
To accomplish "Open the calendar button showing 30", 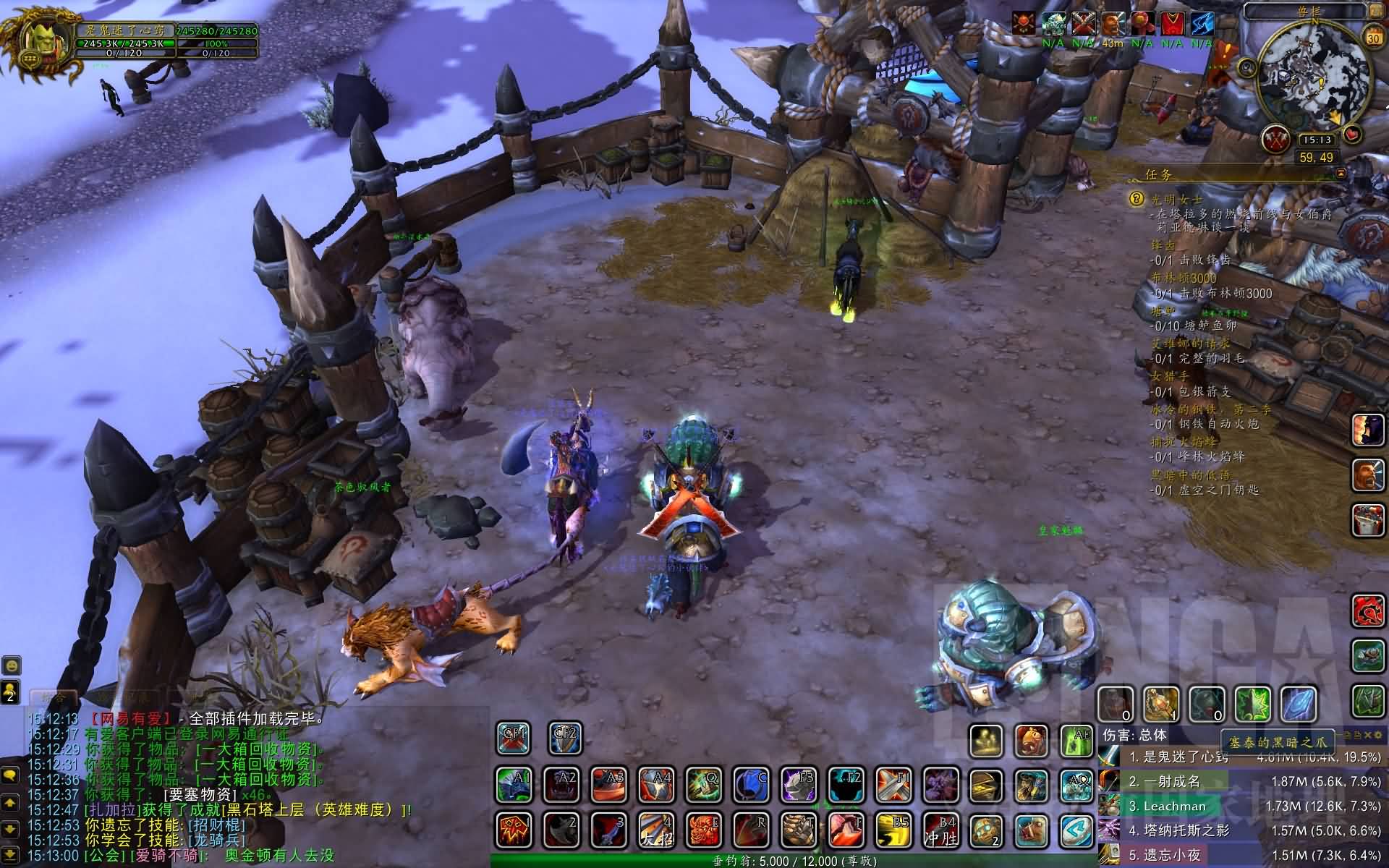I will (x=1372, y=38).
